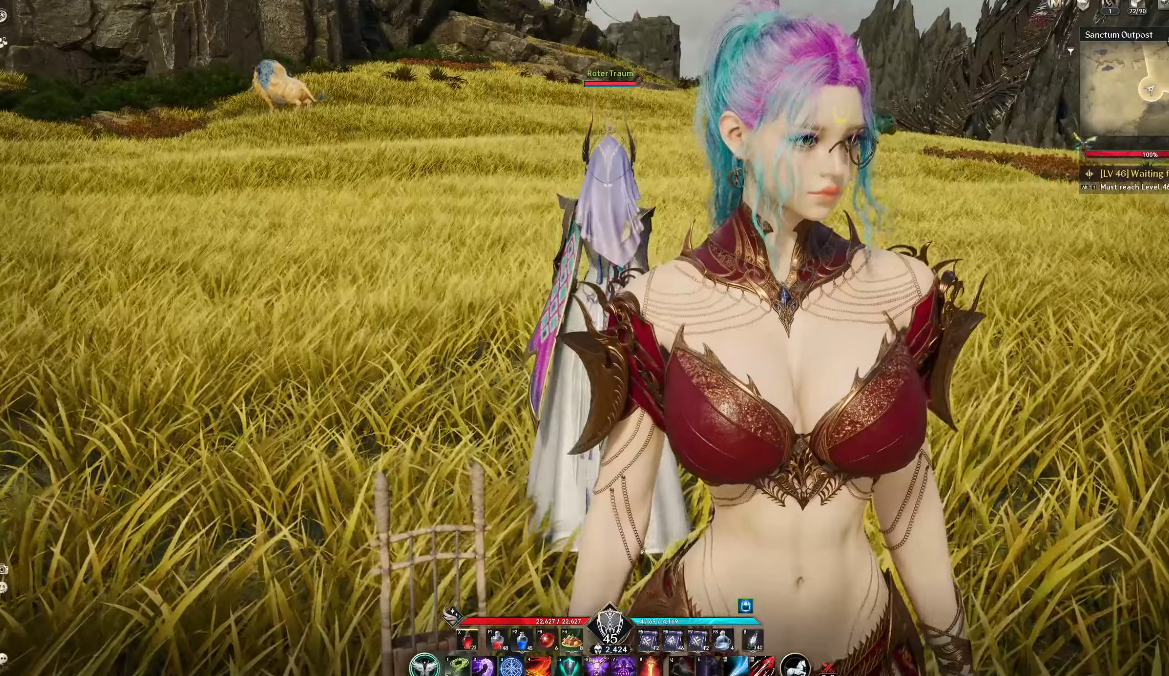This screenshot has width=1169, height=676.
Task: Activate the teal shield ability
Action: coord(569,667)
